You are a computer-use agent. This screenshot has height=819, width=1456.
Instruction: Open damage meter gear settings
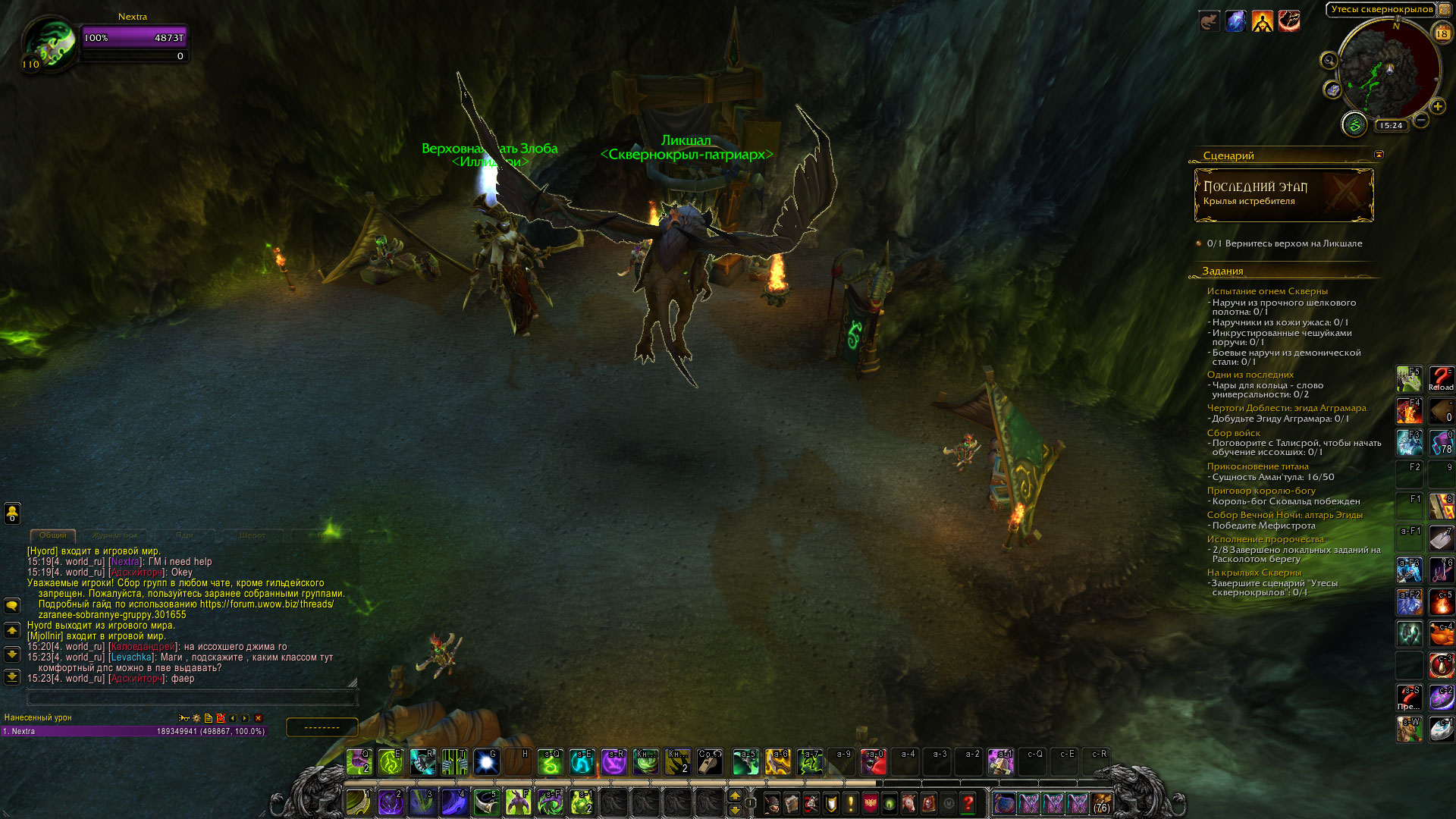196,718
